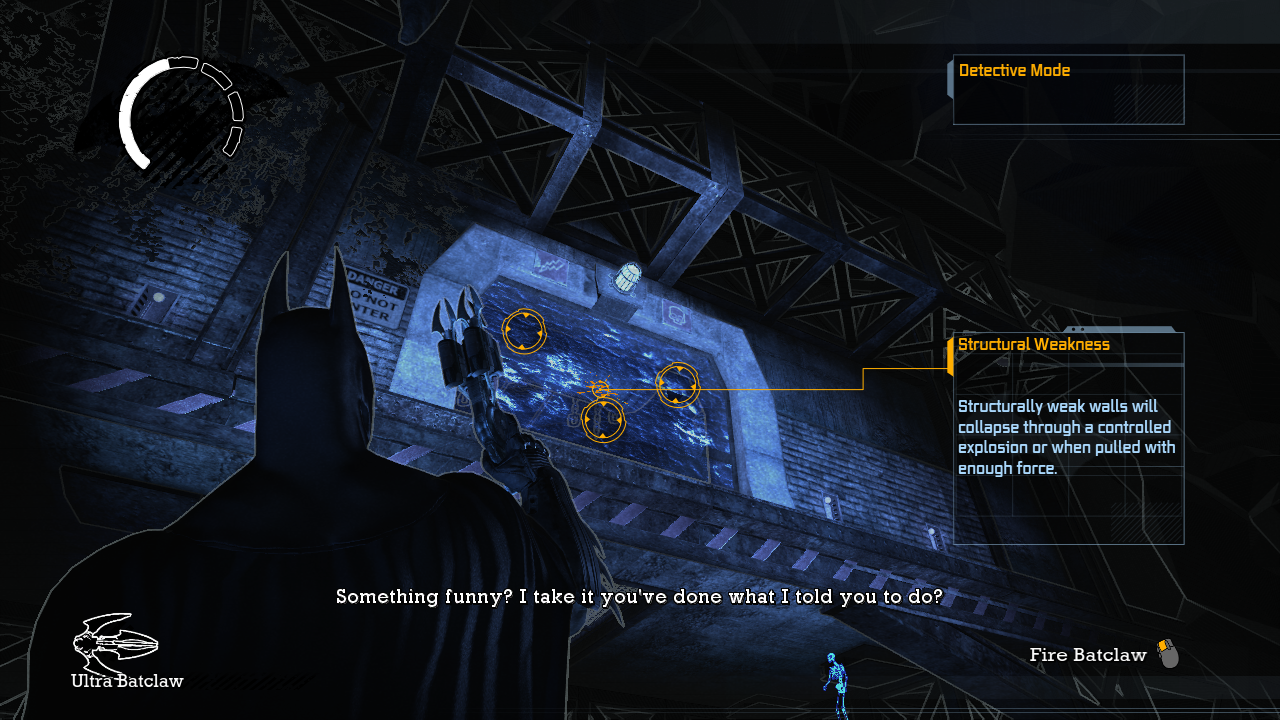Select the Ultra Batclaw gadget icon

point(115,642)
